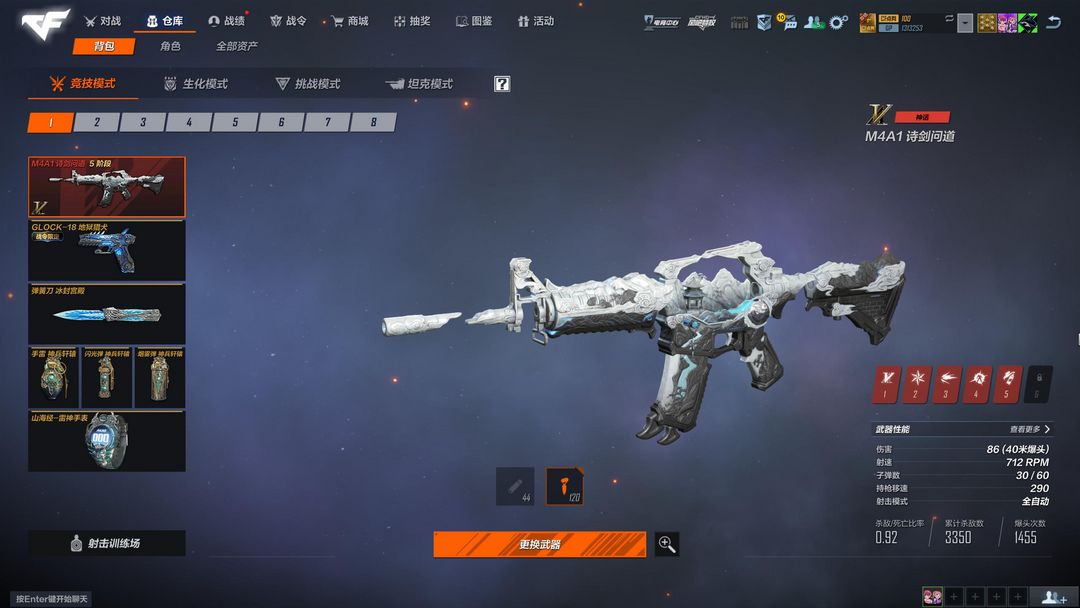Screen dimensions: 1080x608
Task: Switch to the 角色 character tab
Action: tap(170, 46)
